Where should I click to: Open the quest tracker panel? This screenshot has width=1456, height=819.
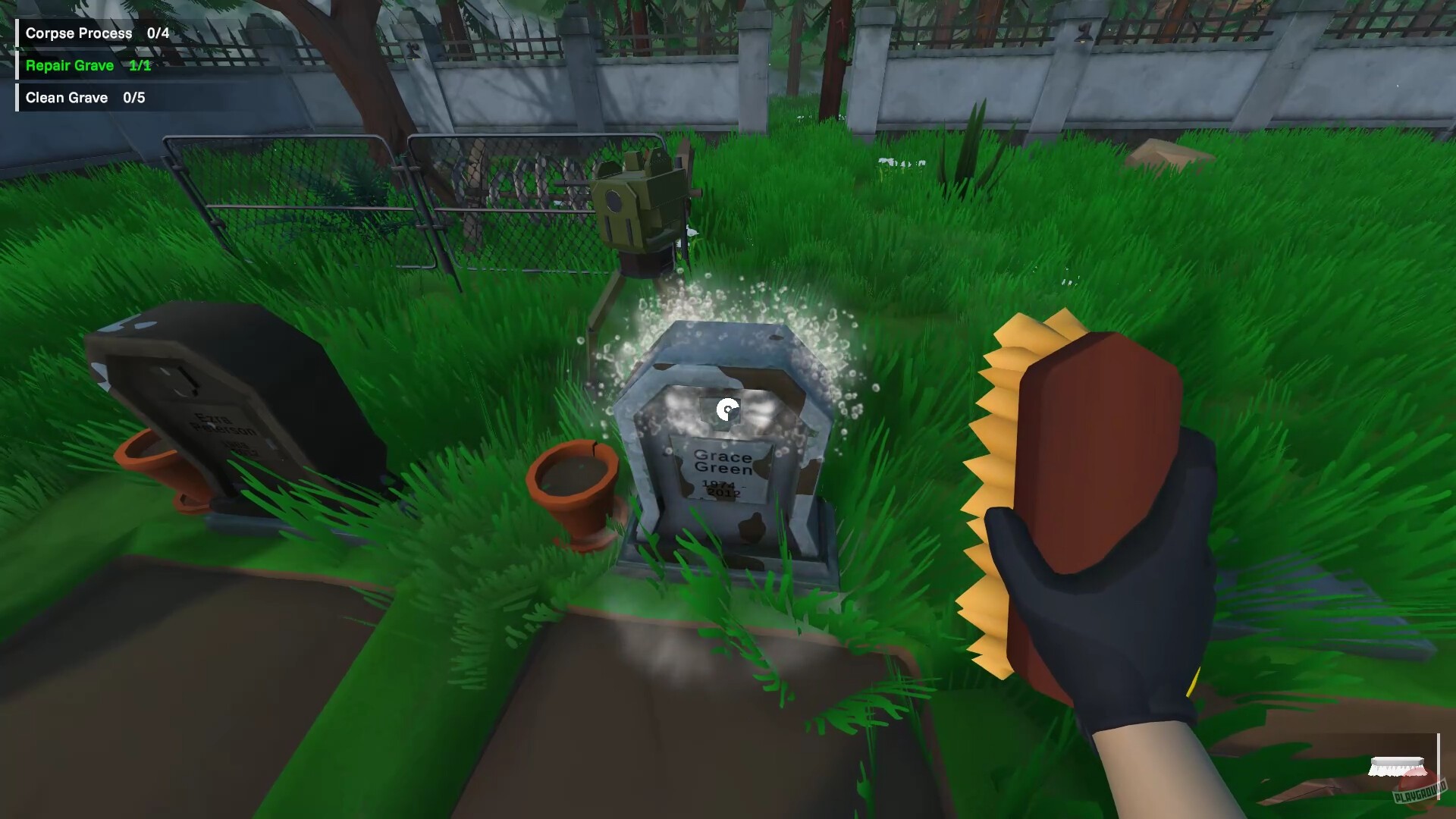[x=83, y=64]
